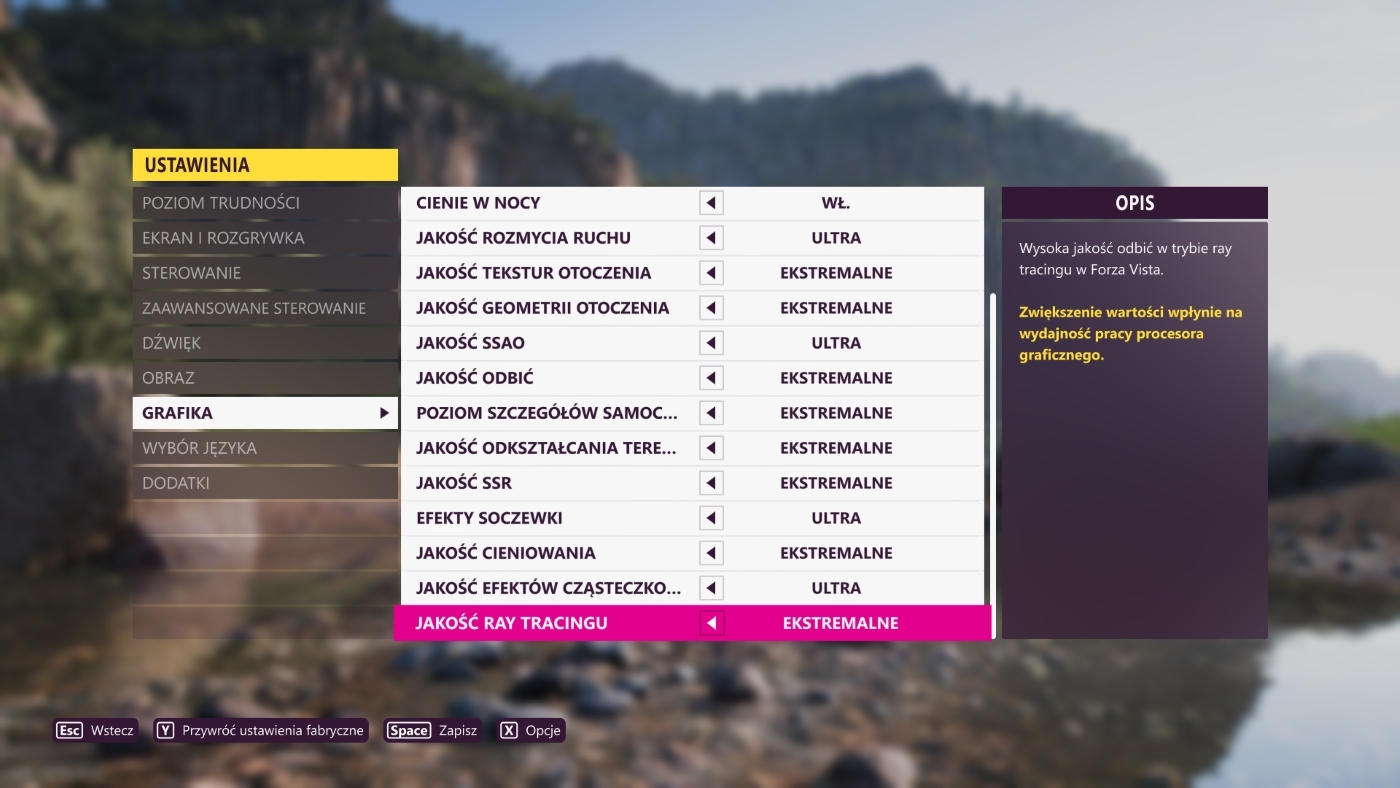The height and width of the screenshot is (788, 1400).
Task: Step down Efekty Soczewki with its arrow
Action: tap(711, 518)
